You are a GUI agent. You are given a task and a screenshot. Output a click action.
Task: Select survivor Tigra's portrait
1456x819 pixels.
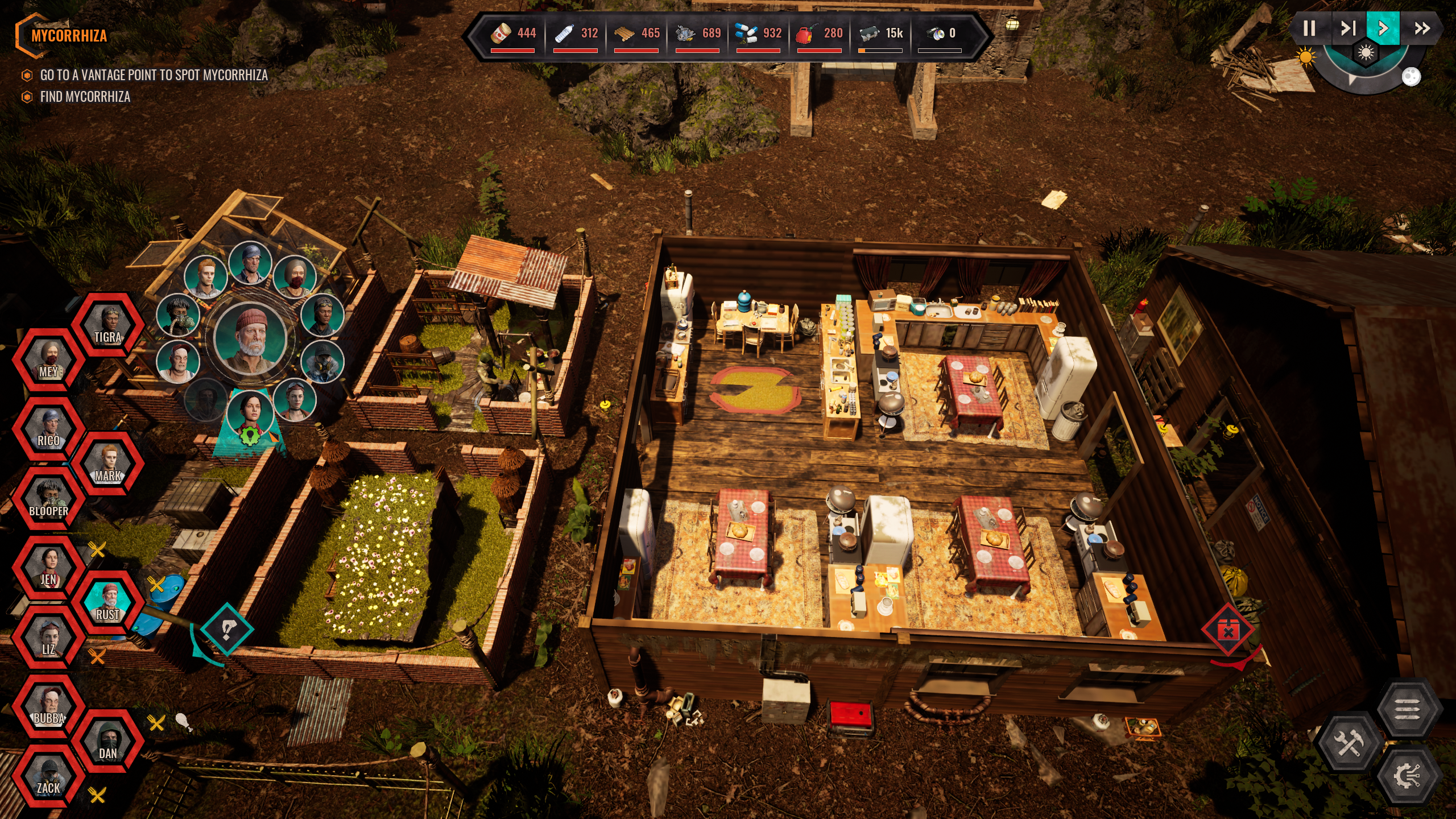click(x=108, y=325)
